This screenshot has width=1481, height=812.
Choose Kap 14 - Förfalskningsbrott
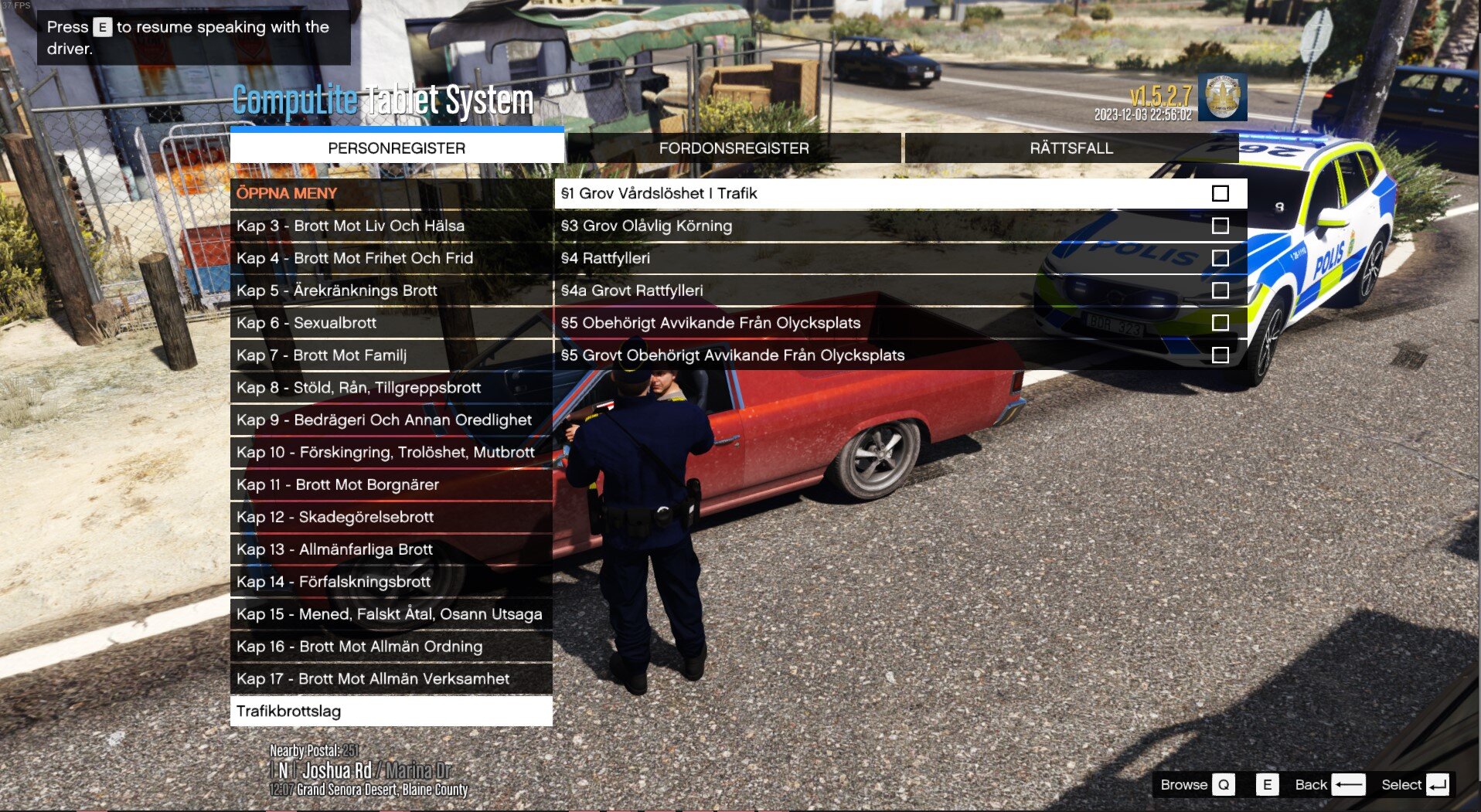pyautogui.click(x=391, y=582)
